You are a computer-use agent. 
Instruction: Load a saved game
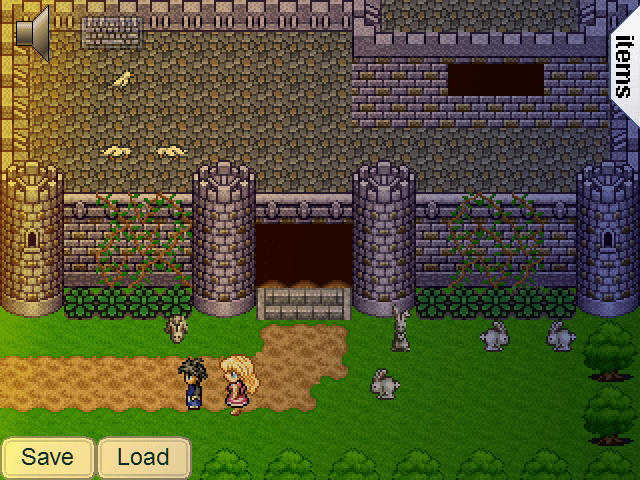[143, 458]
